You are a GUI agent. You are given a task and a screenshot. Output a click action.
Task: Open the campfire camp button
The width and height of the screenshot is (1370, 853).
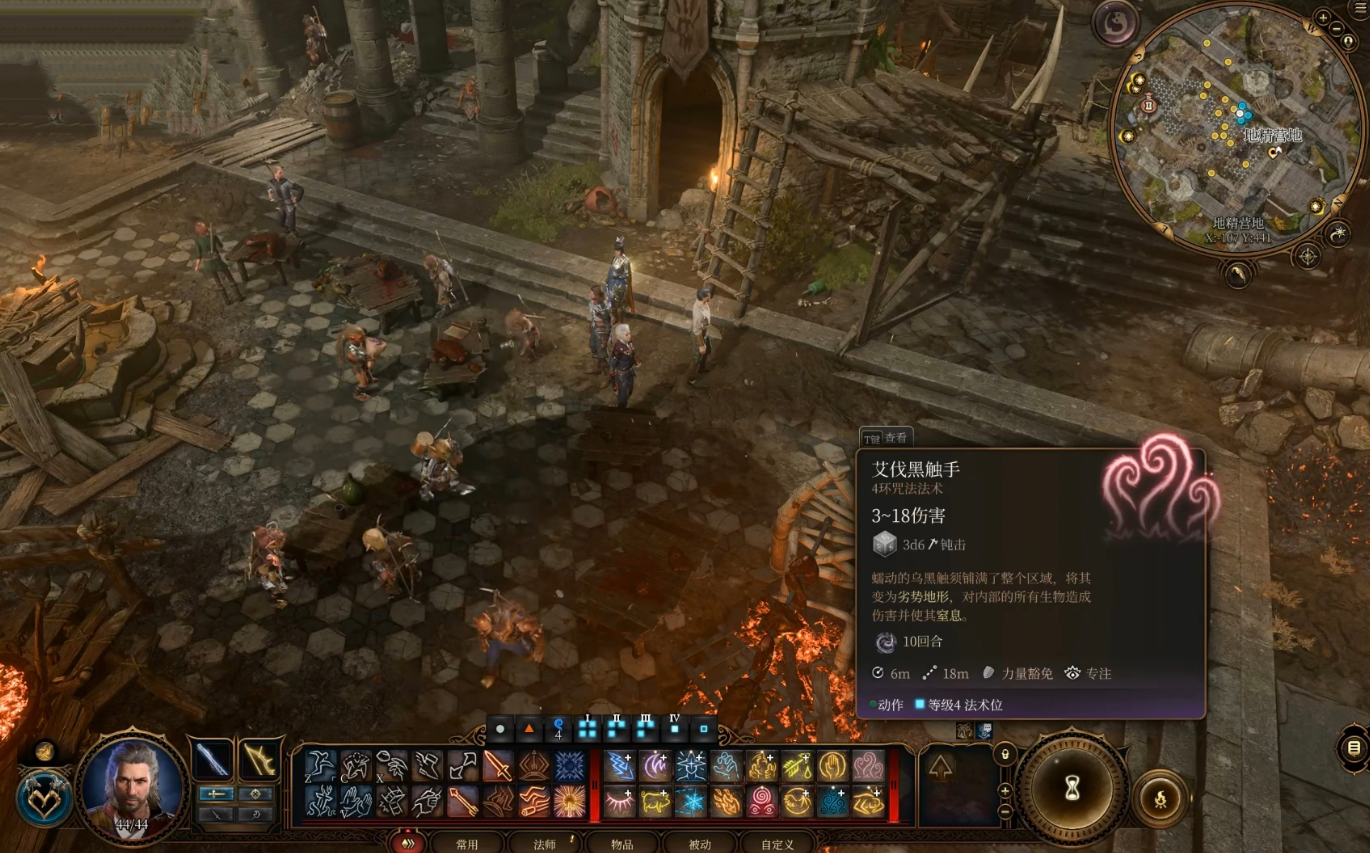tap(1160, 799)
